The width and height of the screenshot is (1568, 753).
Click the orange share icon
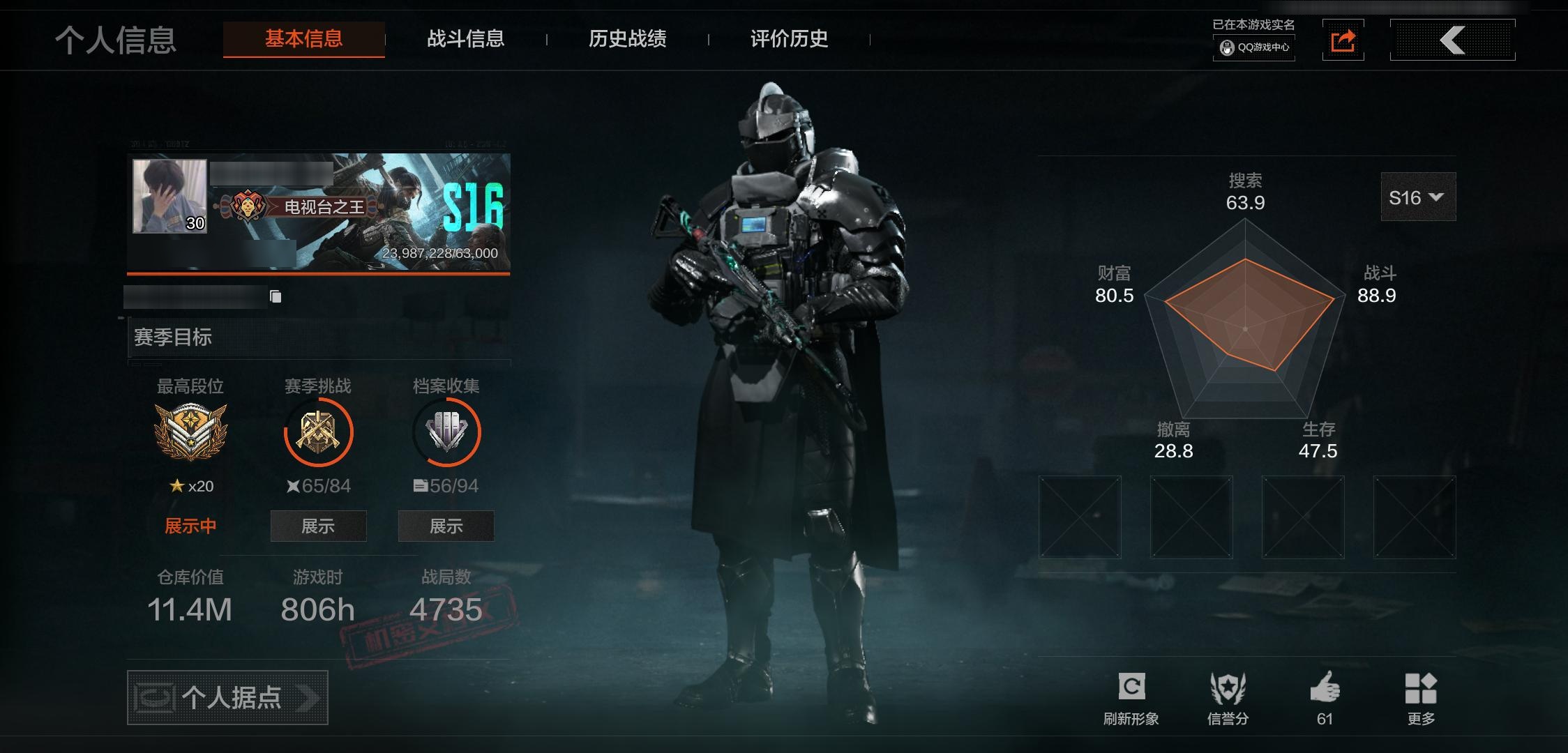coord(1343,40)
